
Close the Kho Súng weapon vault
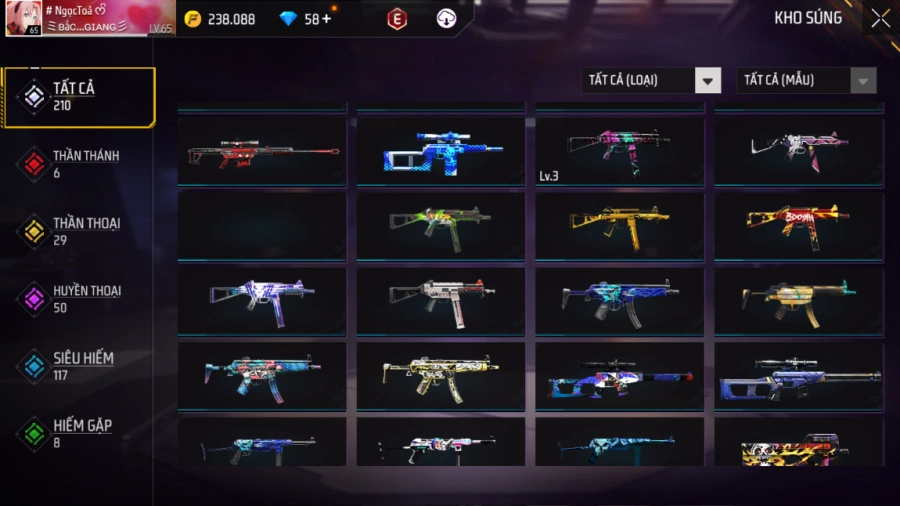point(879,18)
